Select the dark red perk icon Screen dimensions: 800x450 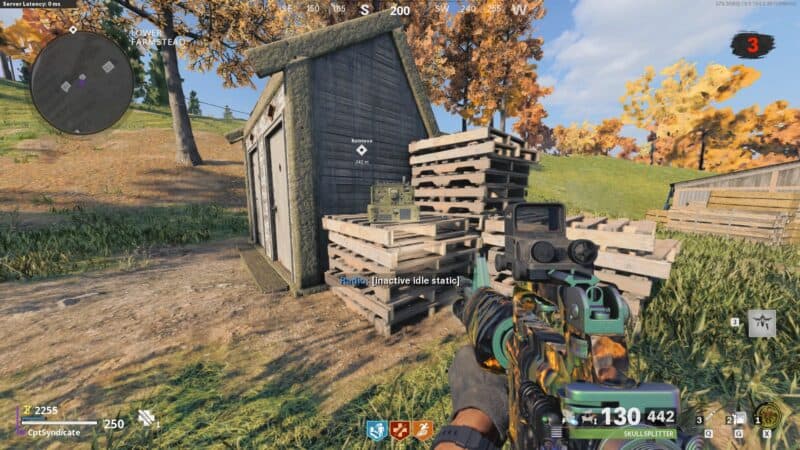point(401,430)
